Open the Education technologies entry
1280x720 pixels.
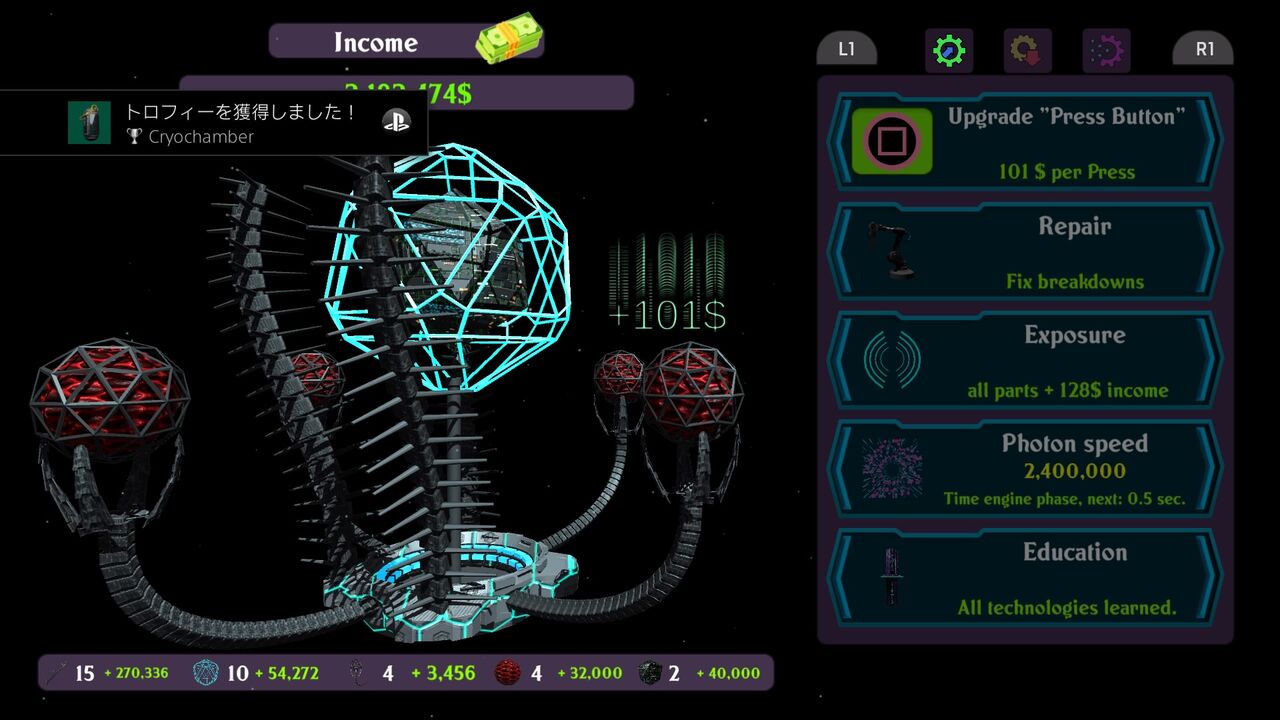pyautogui.click(x=1025, y=578)
